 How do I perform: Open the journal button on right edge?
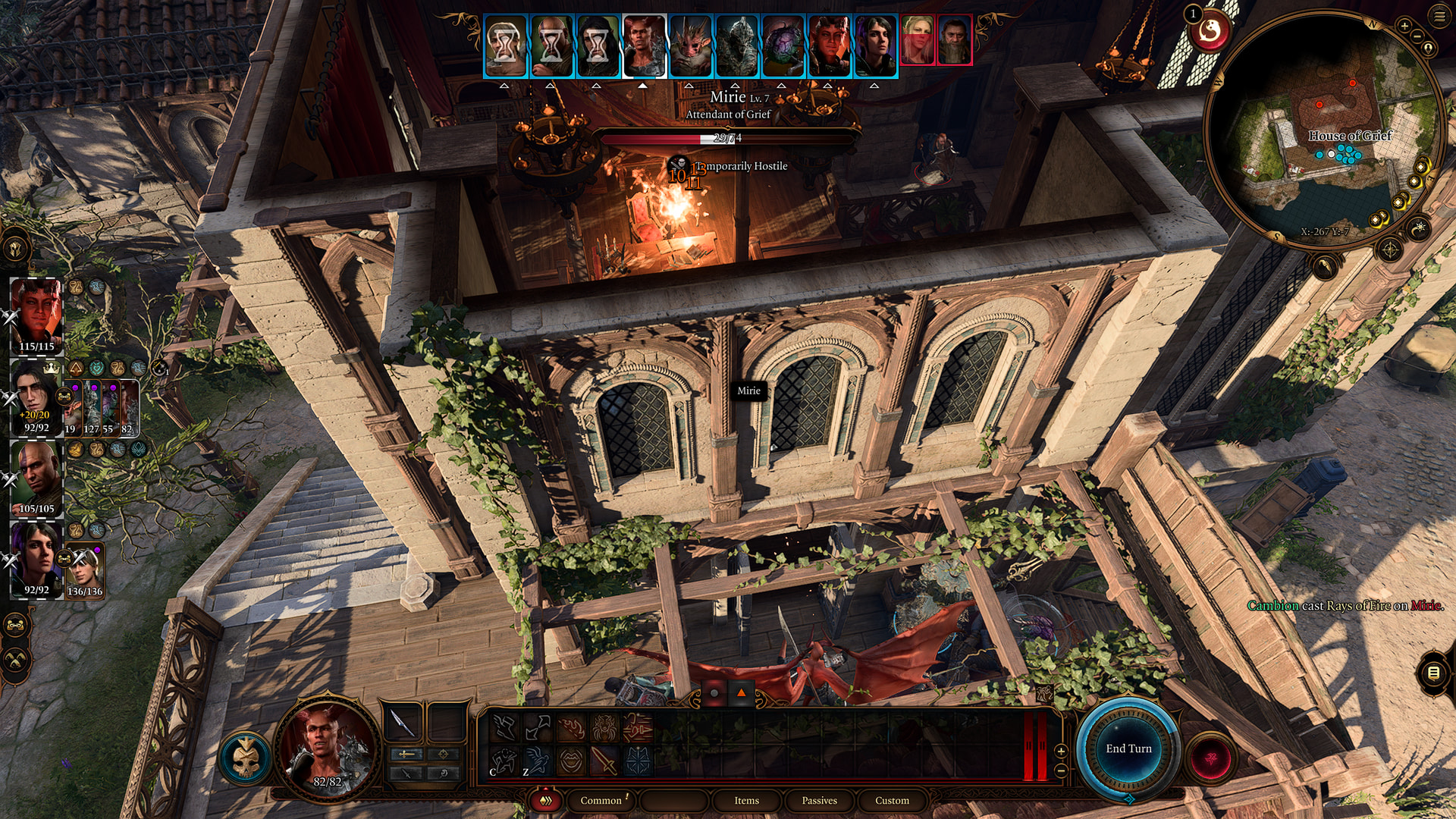tap(1433, 673)
